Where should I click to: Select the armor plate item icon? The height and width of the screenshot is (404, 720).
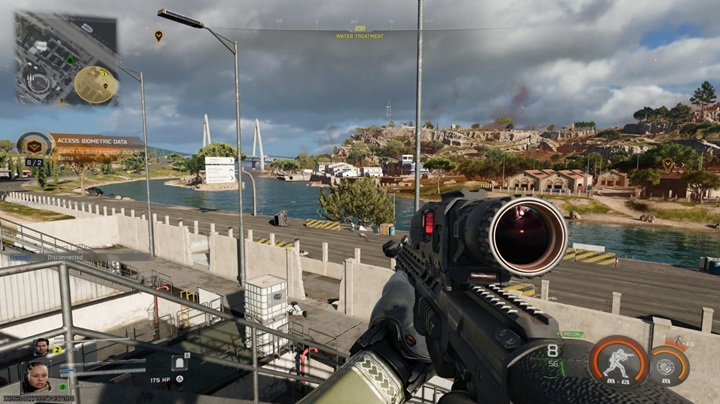[180, 363]
